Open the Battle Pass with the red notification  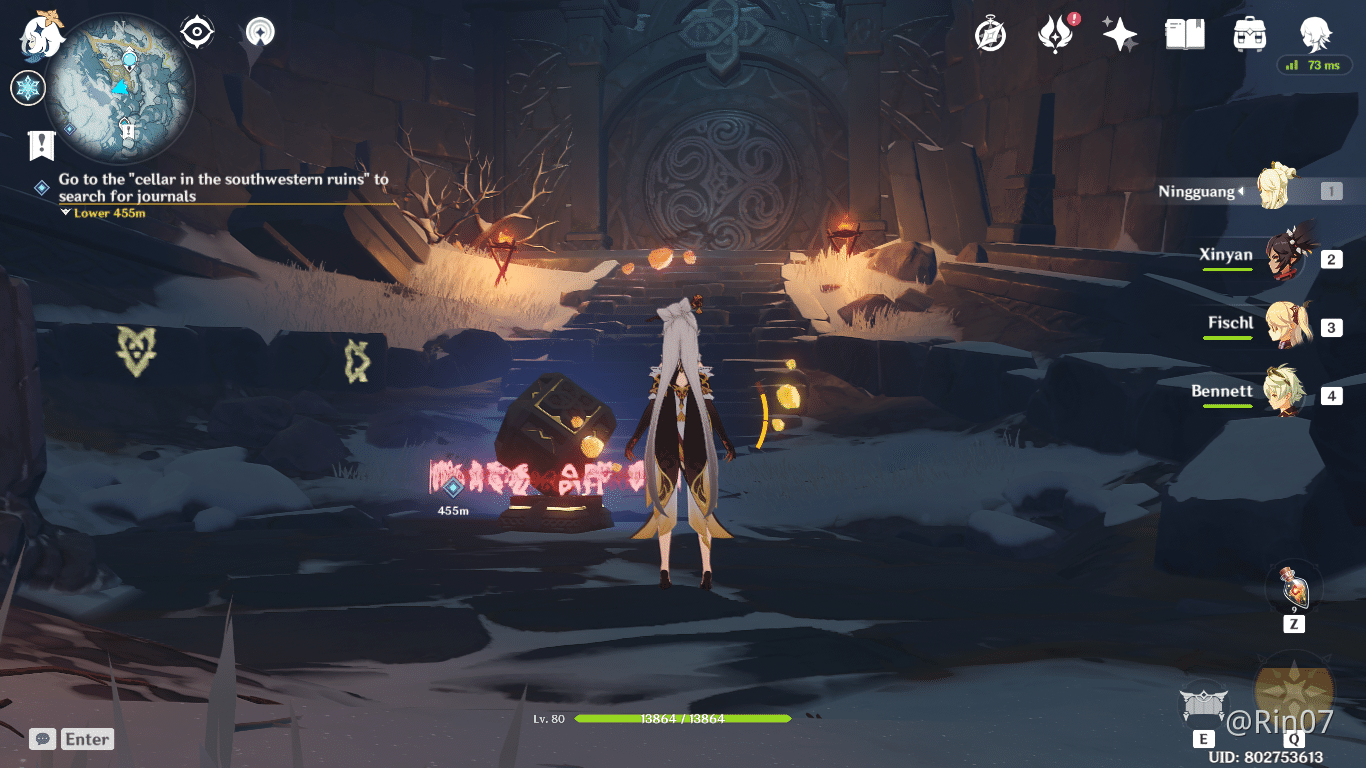tap(1053, 33)
